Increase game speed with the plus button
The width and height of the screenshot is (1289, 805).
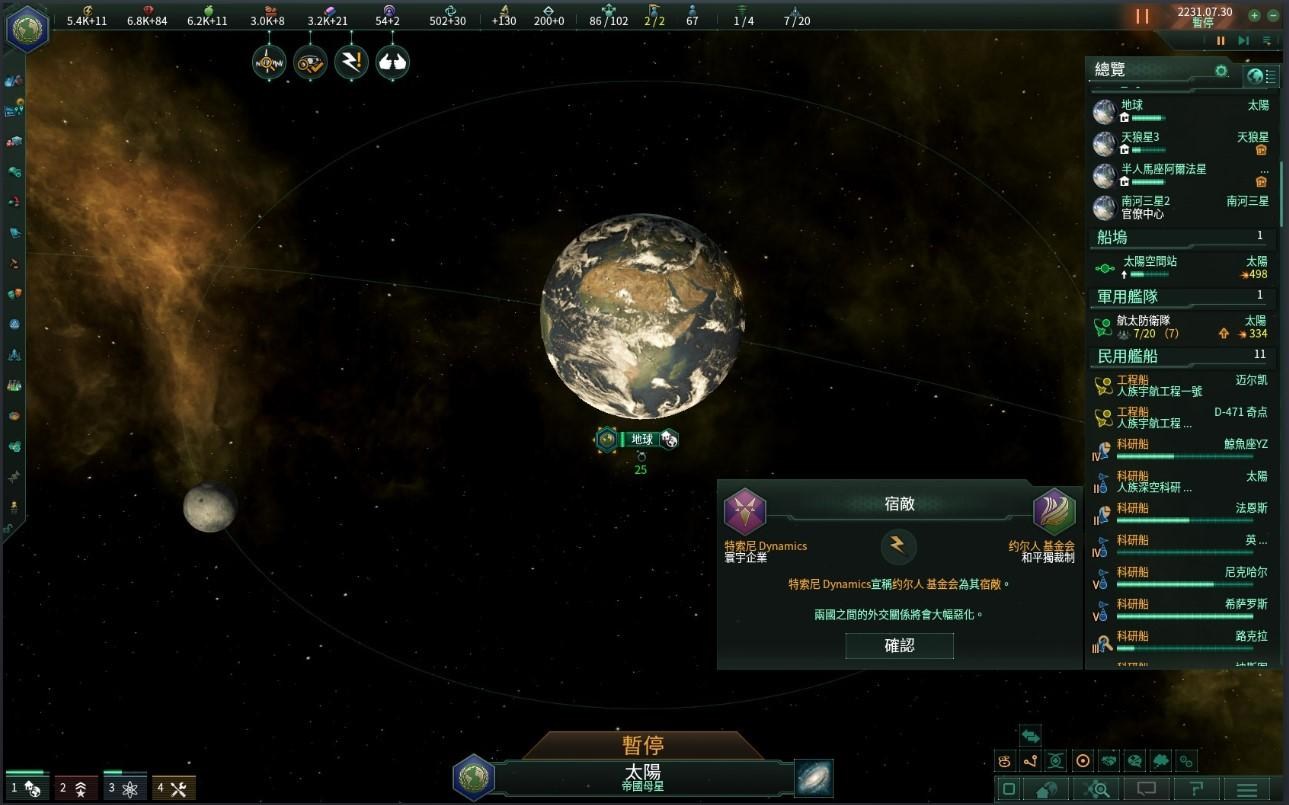tap(1254, 16)
